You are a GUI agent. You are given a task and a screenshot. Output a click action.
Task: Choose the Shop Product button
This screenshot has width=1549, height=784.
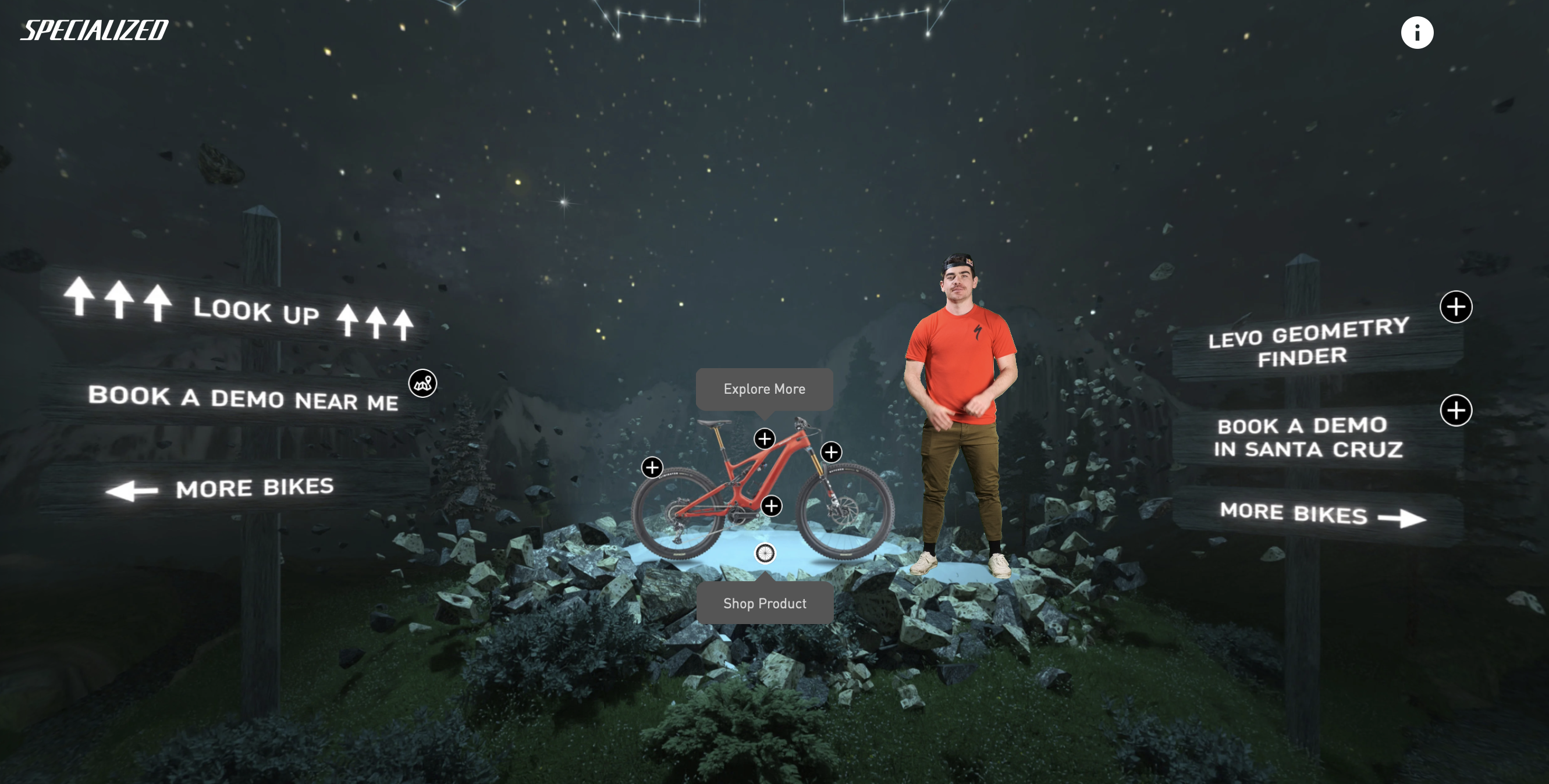[764, 603]
